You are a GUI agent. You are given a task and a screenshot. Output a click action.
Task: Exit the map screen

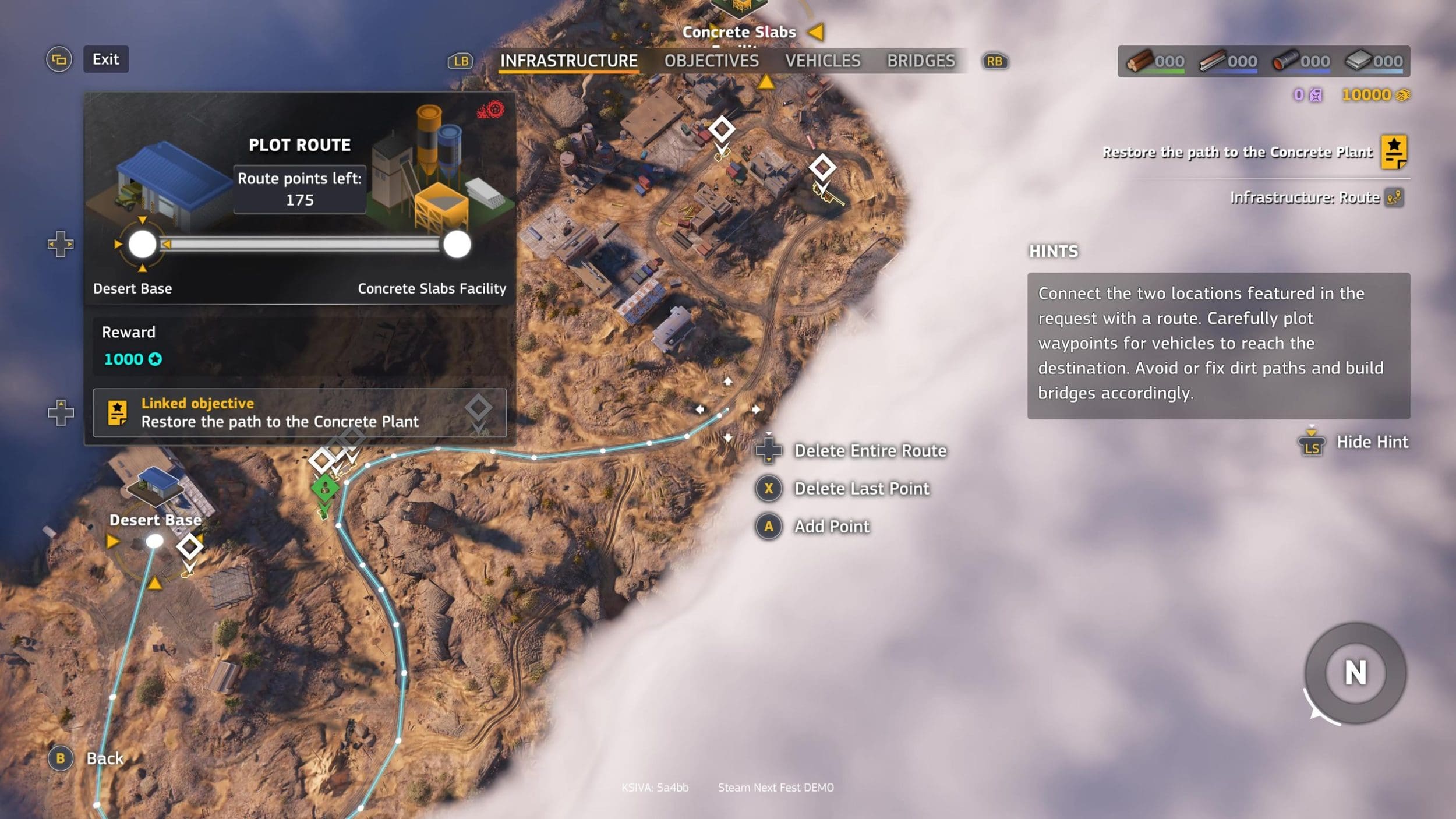(105, 59)
